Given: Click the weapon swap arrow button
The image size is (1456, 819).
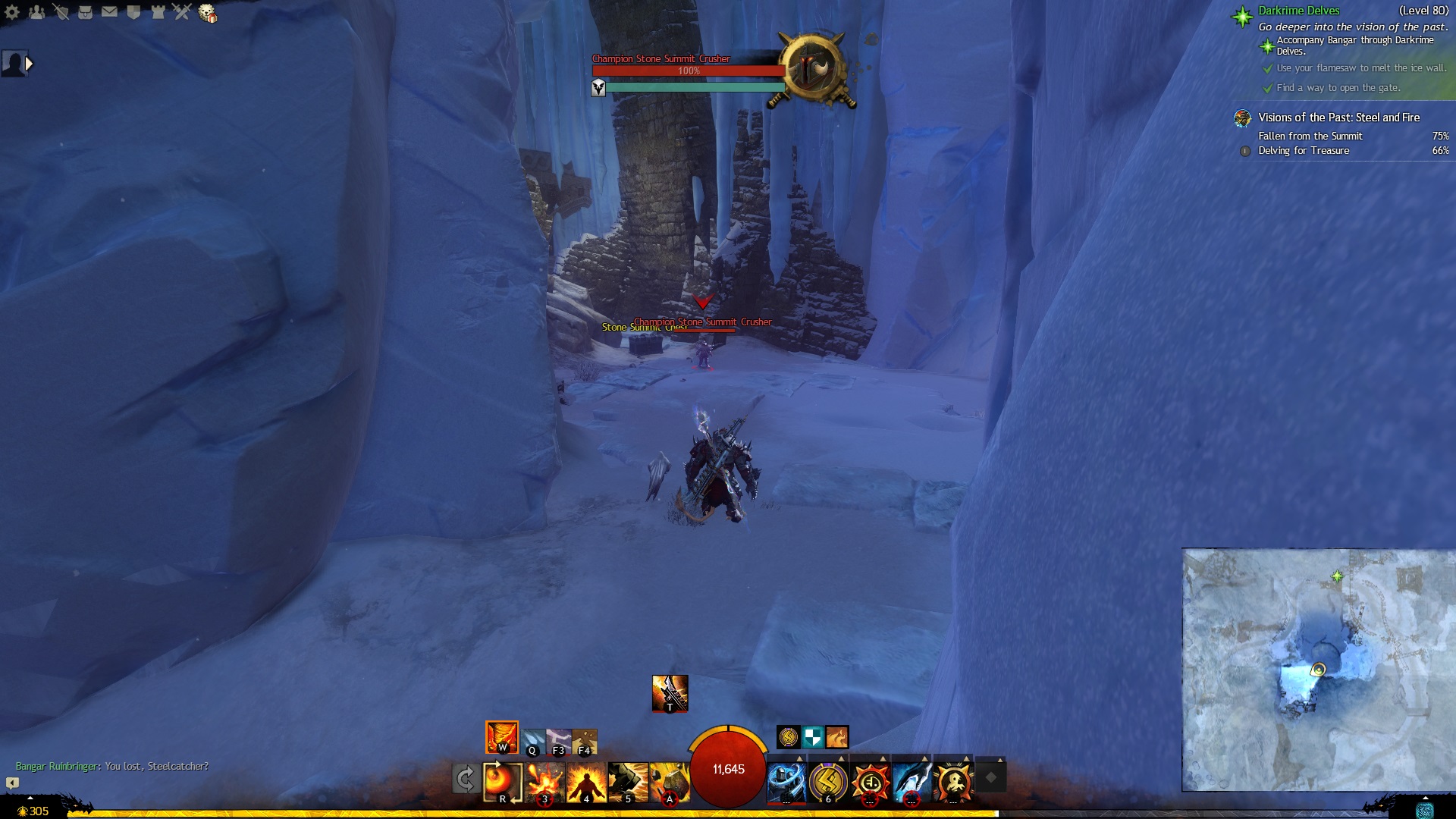Looking at the screenshot, I should click(465, 779).
